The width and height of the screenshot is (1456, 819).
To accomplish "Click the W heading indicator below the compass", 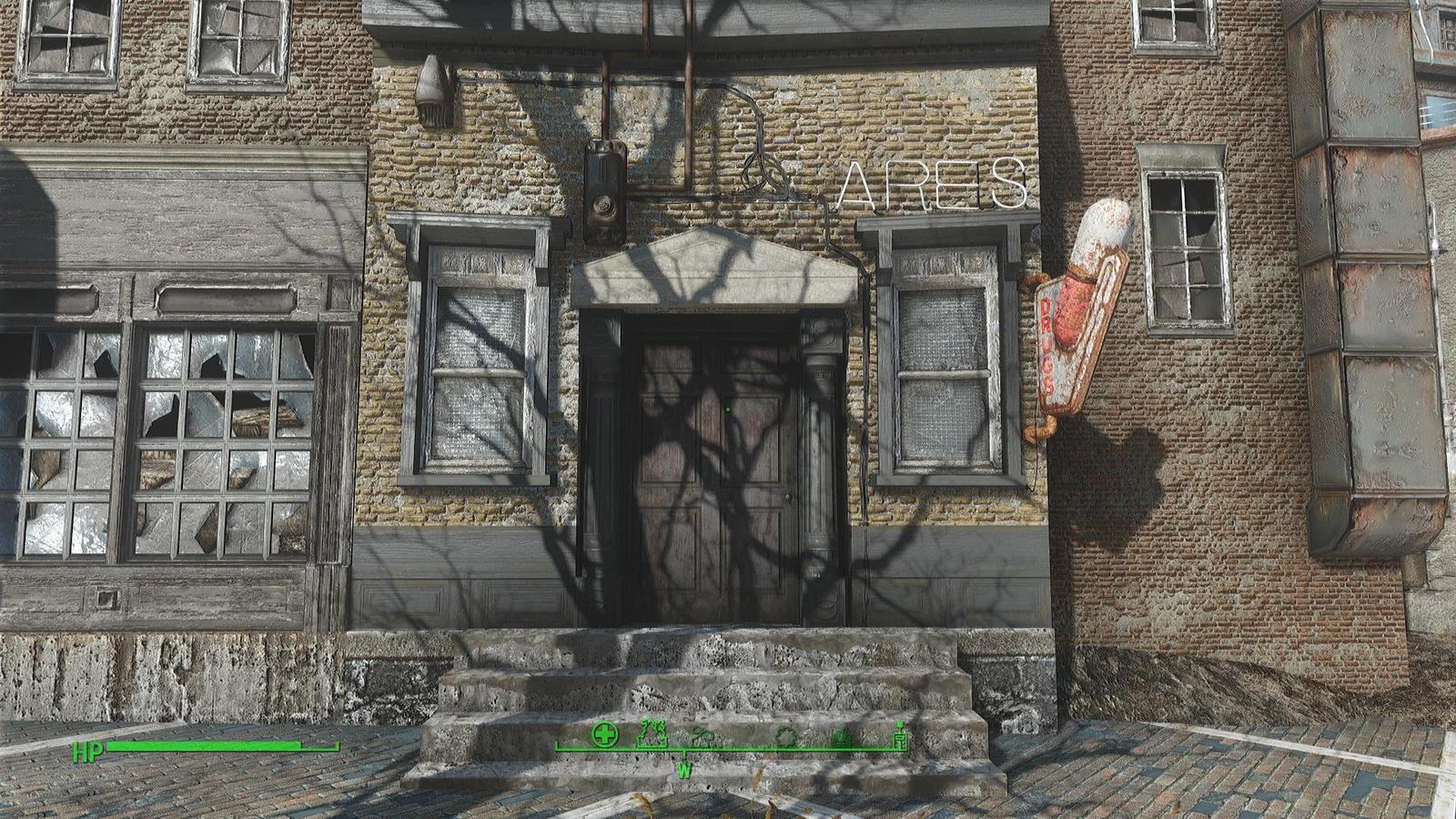I will pyautogui.click(x=684, y=770).
